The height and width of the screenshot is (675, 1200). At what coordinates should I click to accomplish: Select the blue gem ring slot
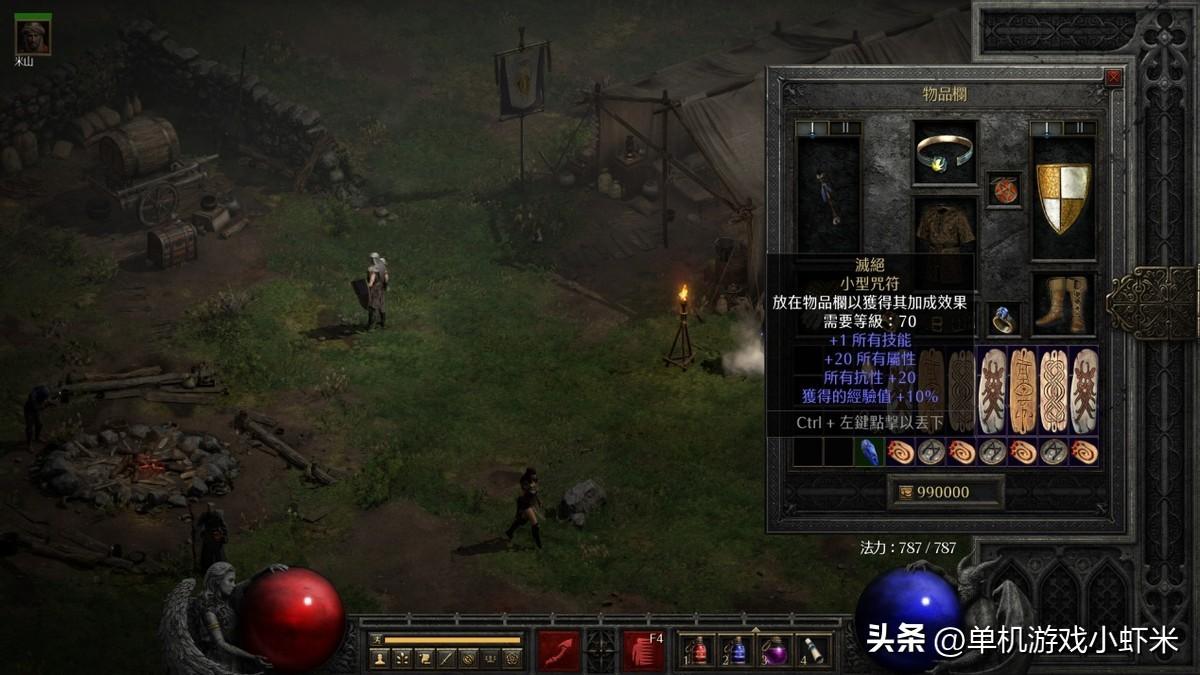(x=1003, y=320)
